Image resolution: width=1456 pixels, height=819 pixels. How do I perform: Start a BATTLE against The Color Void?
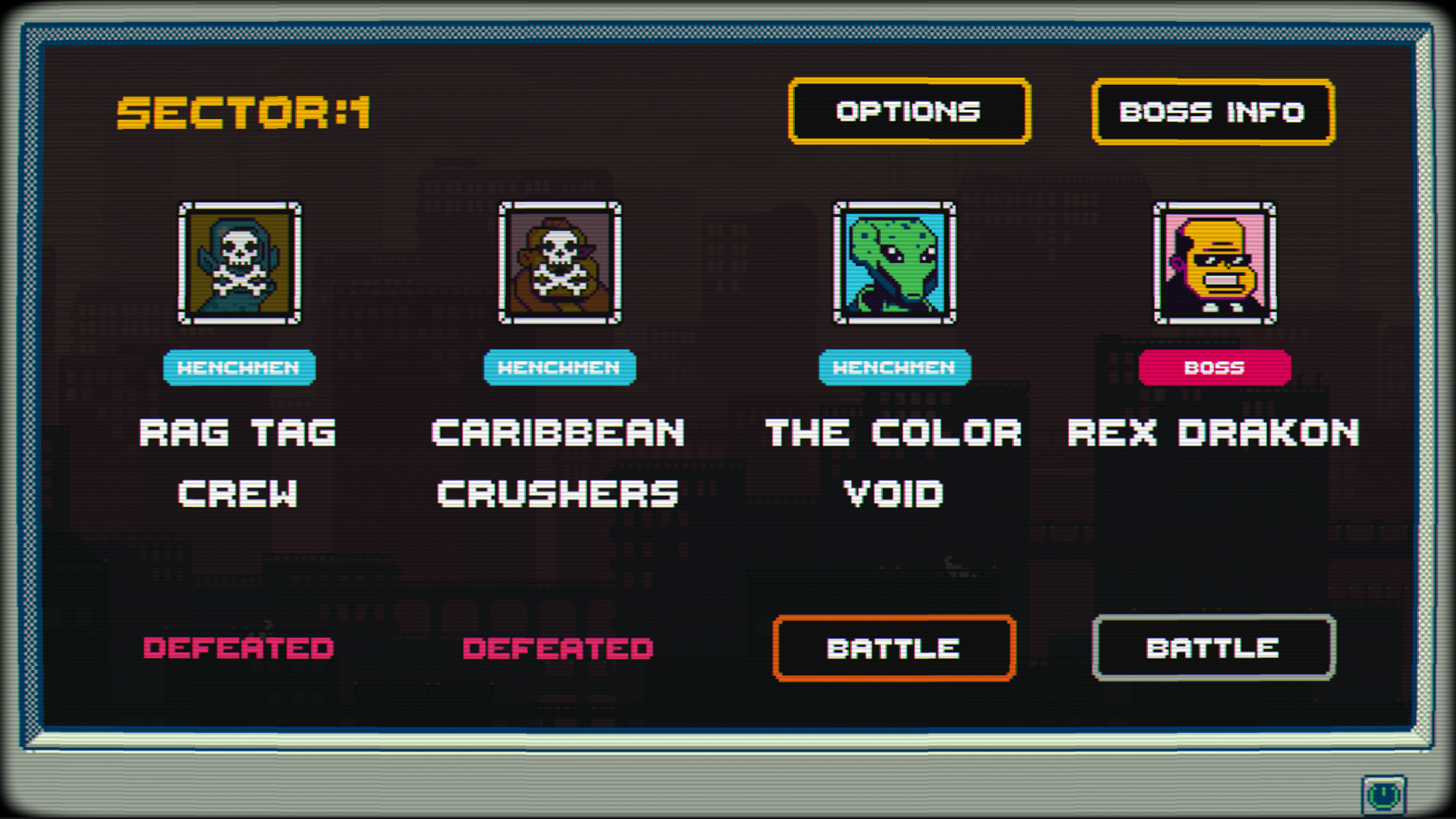pos(893,648)
